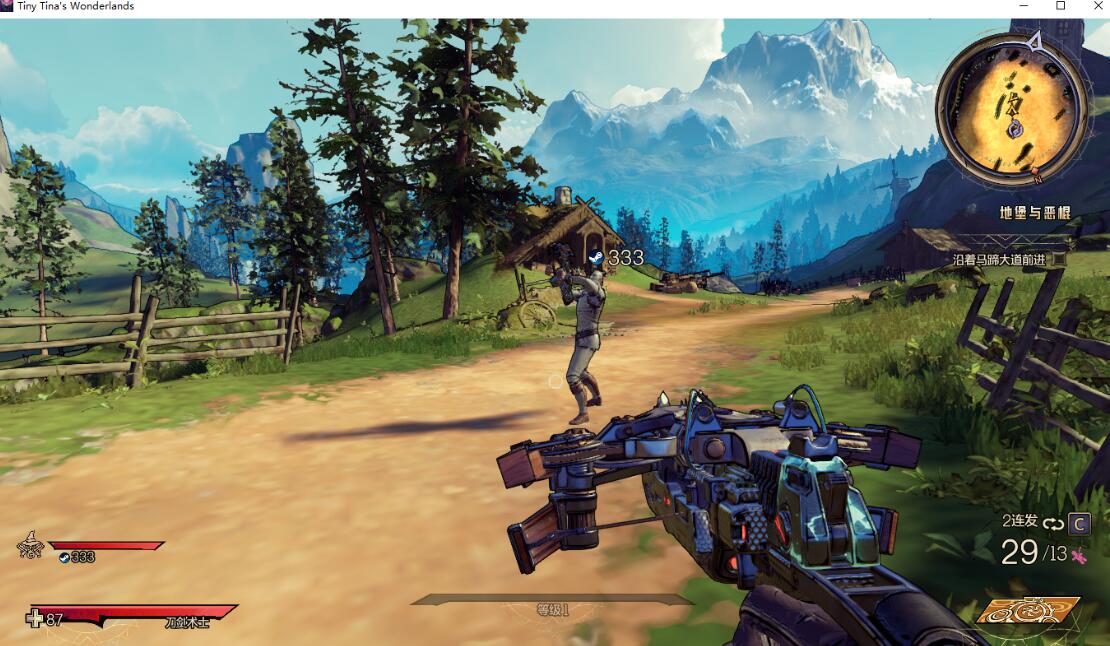Click the orange action skill icon
The height and width of the screenshot is (646, 1110).
coord(1028,609)
